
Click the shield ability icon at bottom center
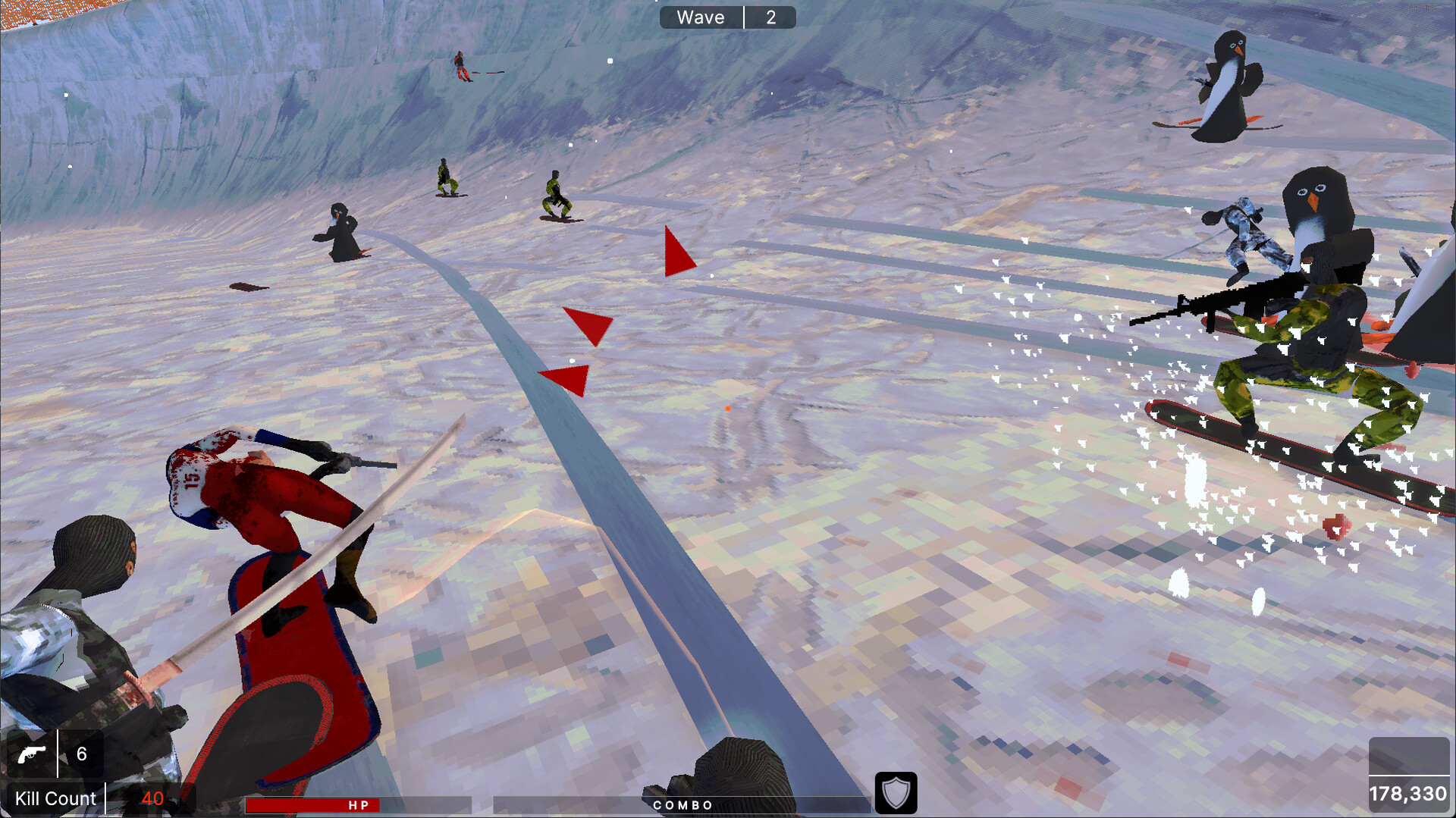tap(896, 793)
